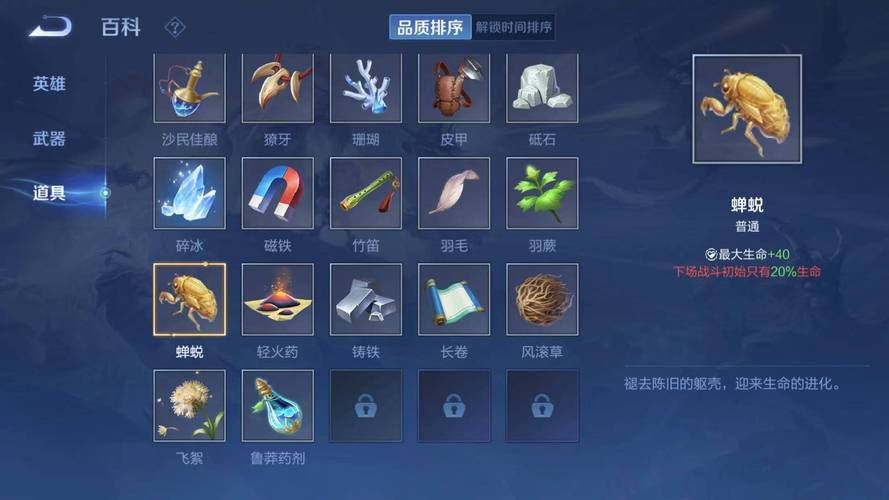The image size is (889, 500).
Task: Select the 碎冰 ice crystal item
Action: 190,193
